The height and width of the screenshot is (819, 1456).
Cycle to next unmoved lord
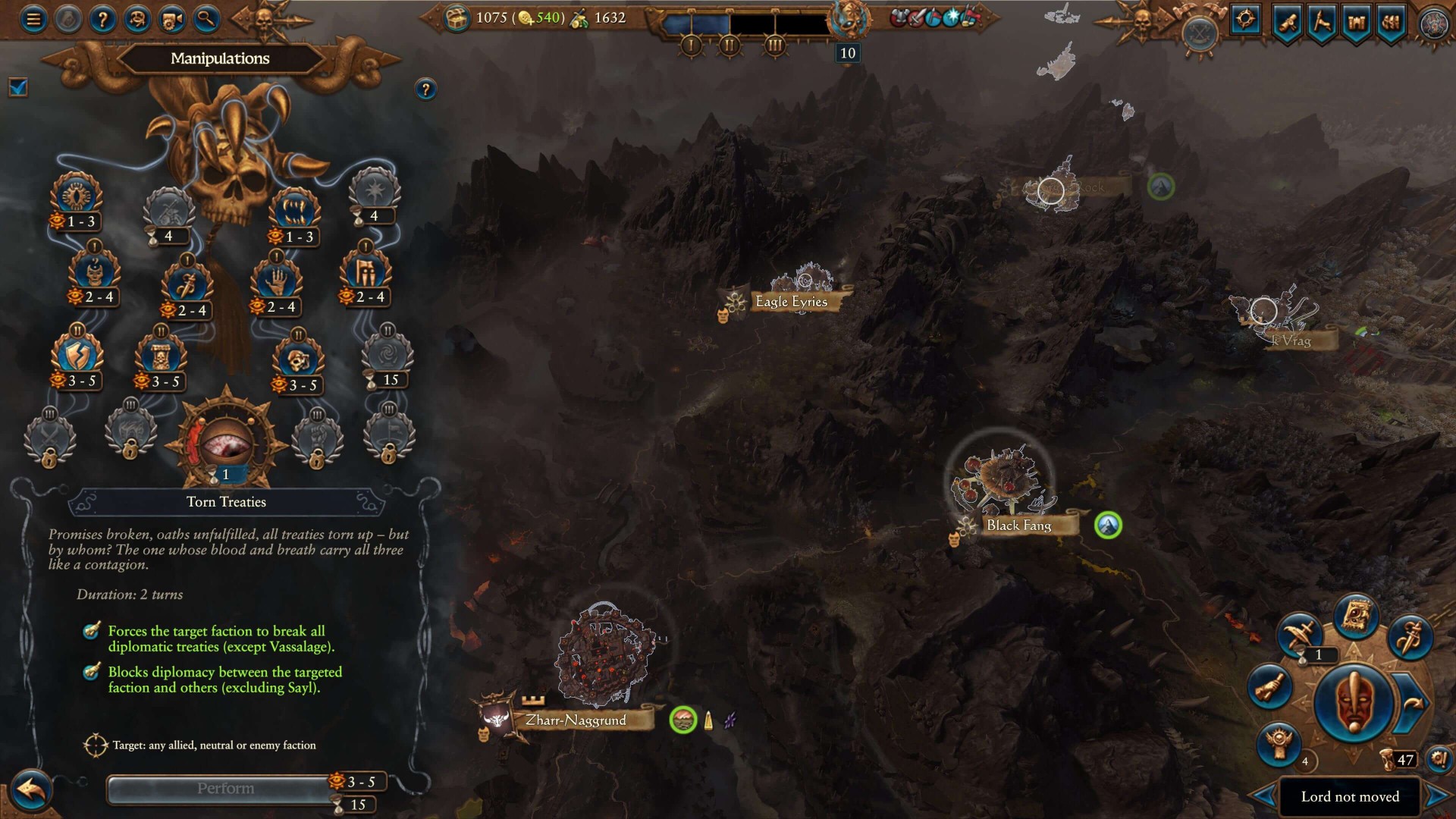(1437, 796)
